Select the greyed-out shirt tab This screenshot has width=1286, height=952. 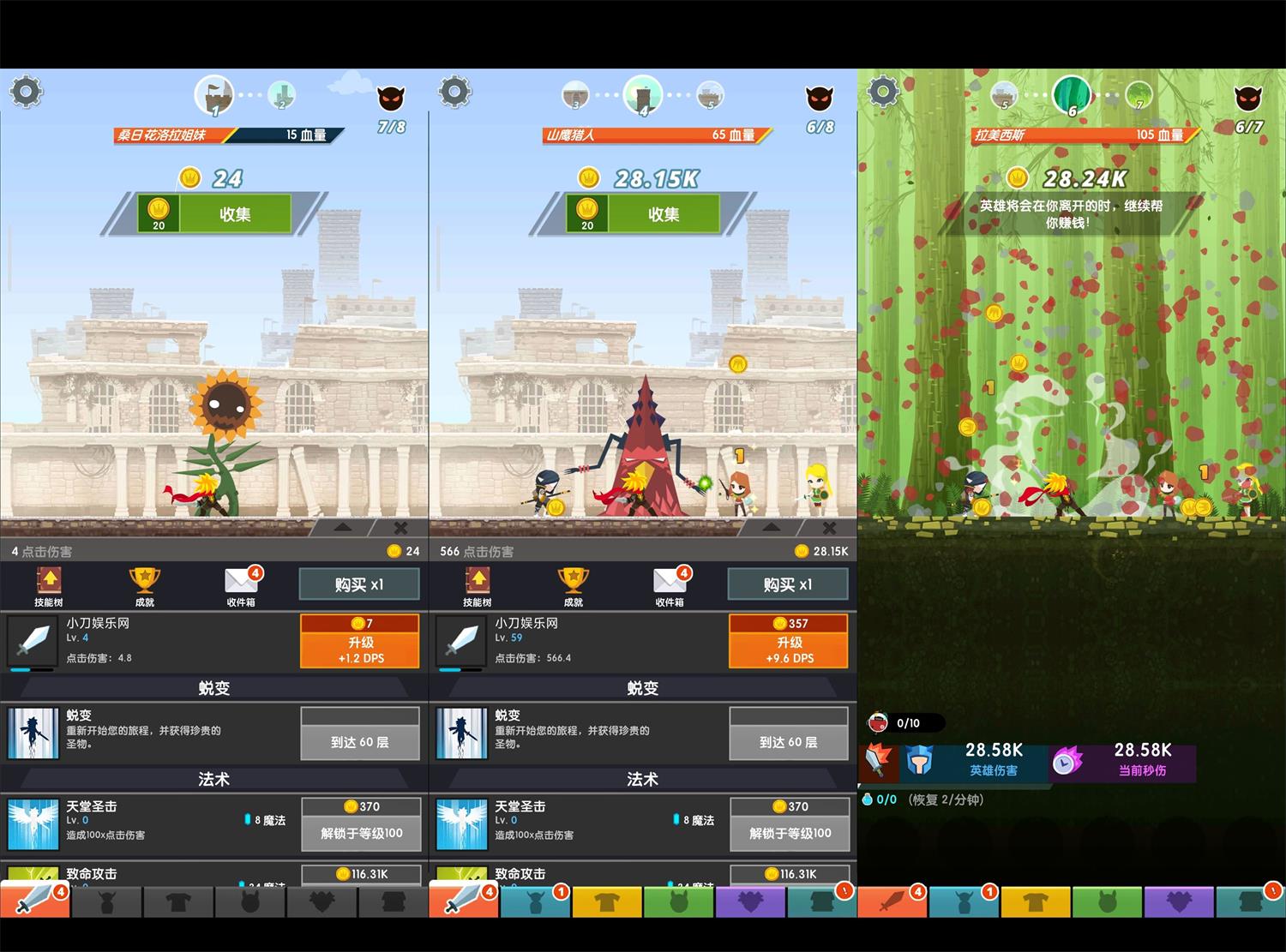click(x=178, y=903)
